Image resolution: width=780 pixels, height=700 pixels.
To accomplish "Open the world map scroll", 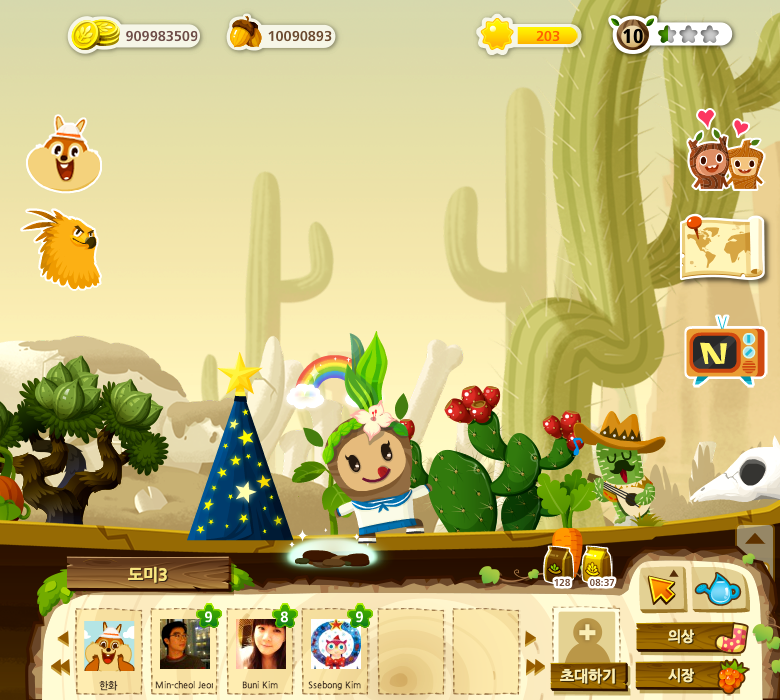I will (721, 246).
